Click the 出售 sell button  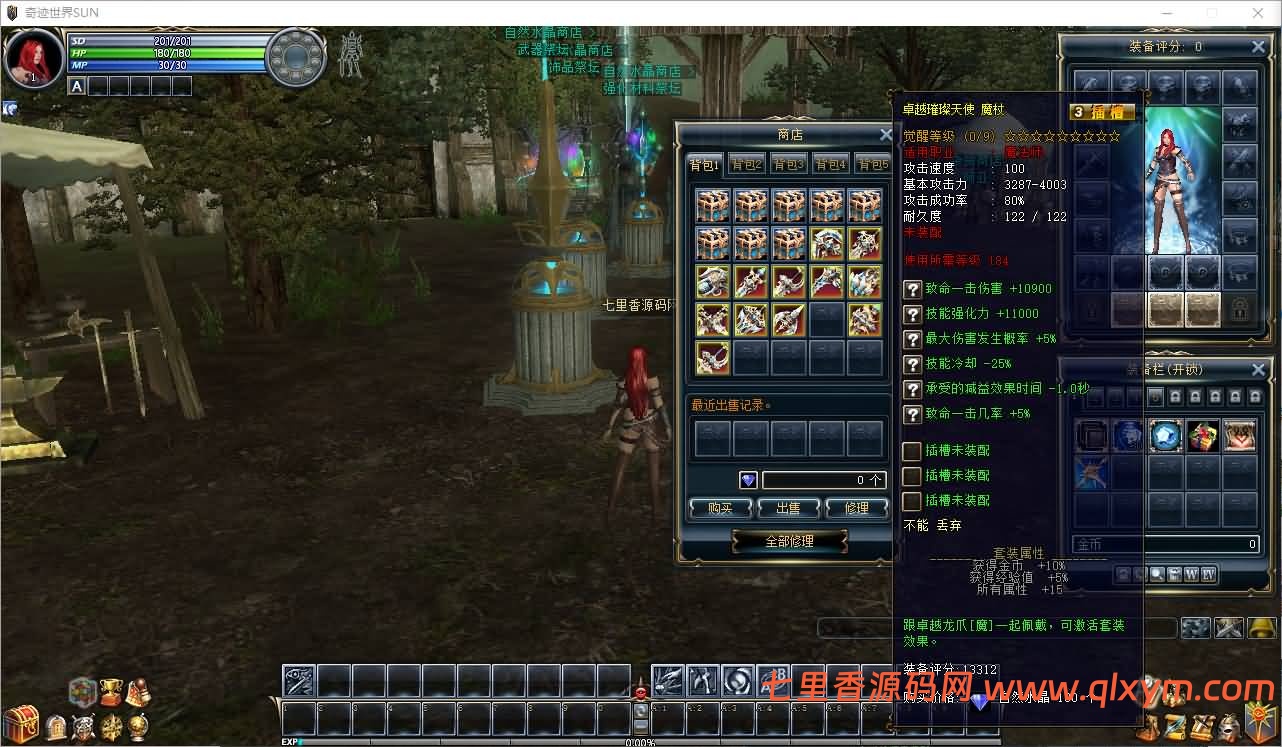tap(788, 508)
